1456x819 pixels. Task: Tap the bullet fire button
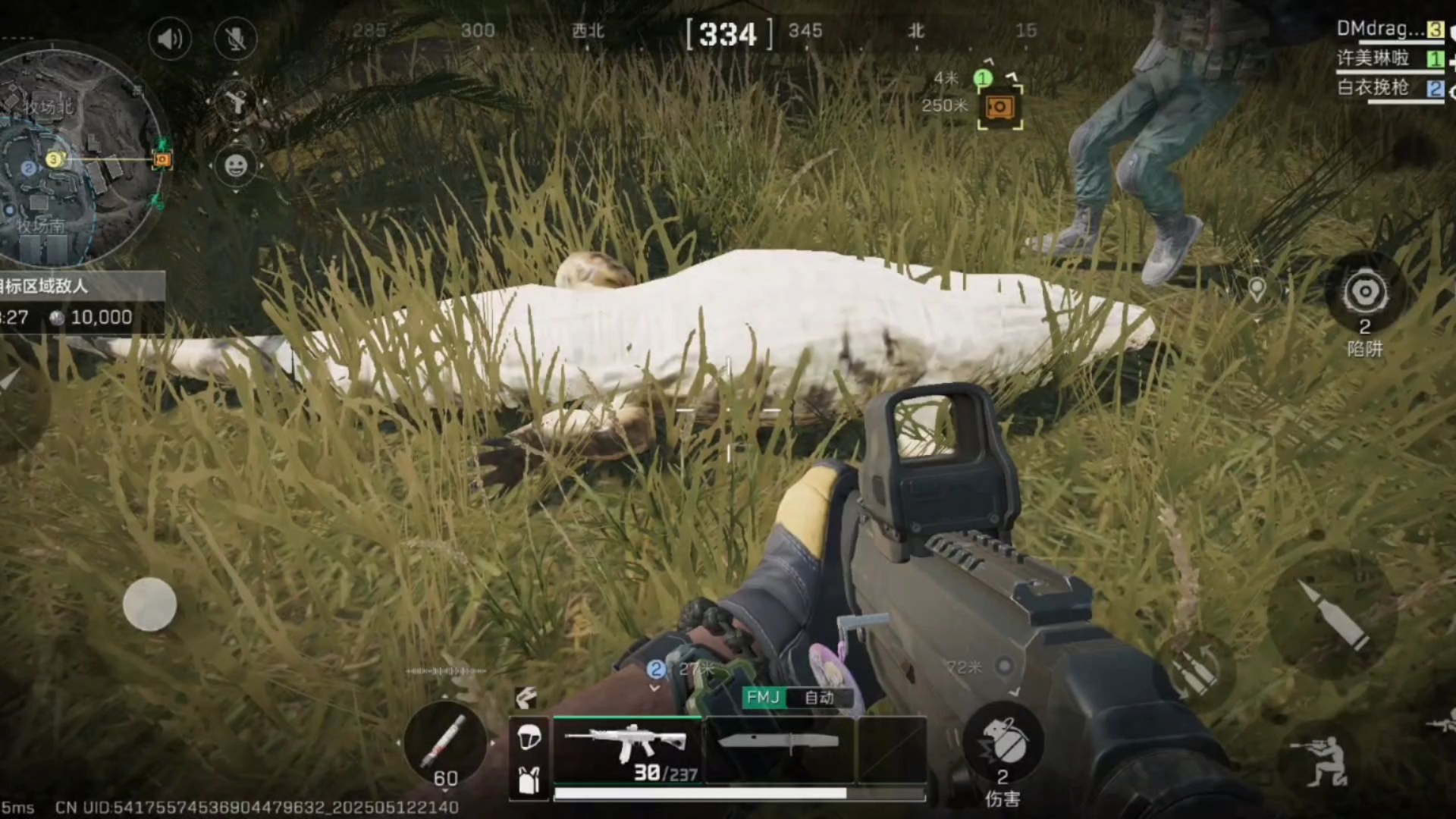1332,614
